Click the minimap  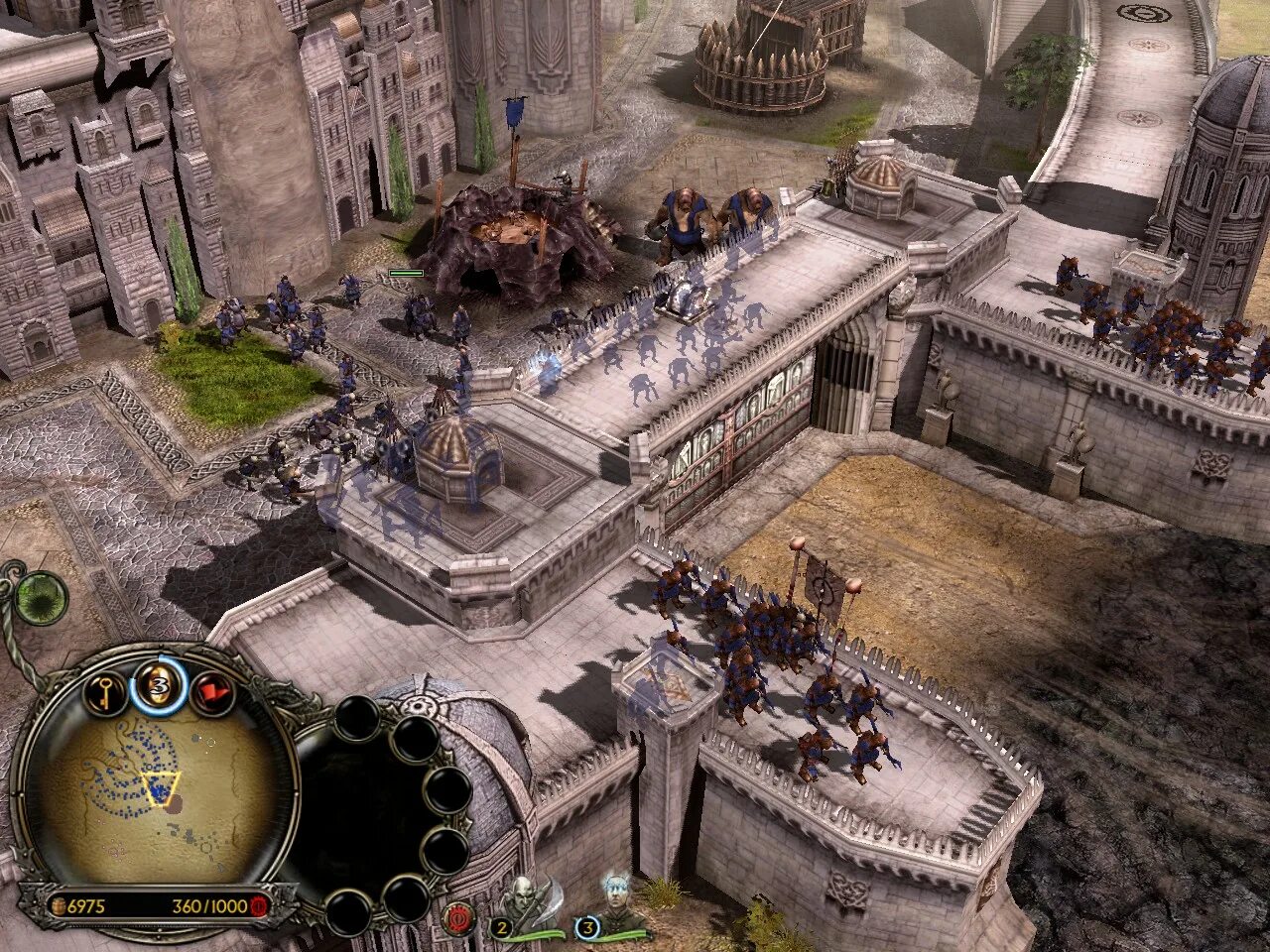point(159,783)
